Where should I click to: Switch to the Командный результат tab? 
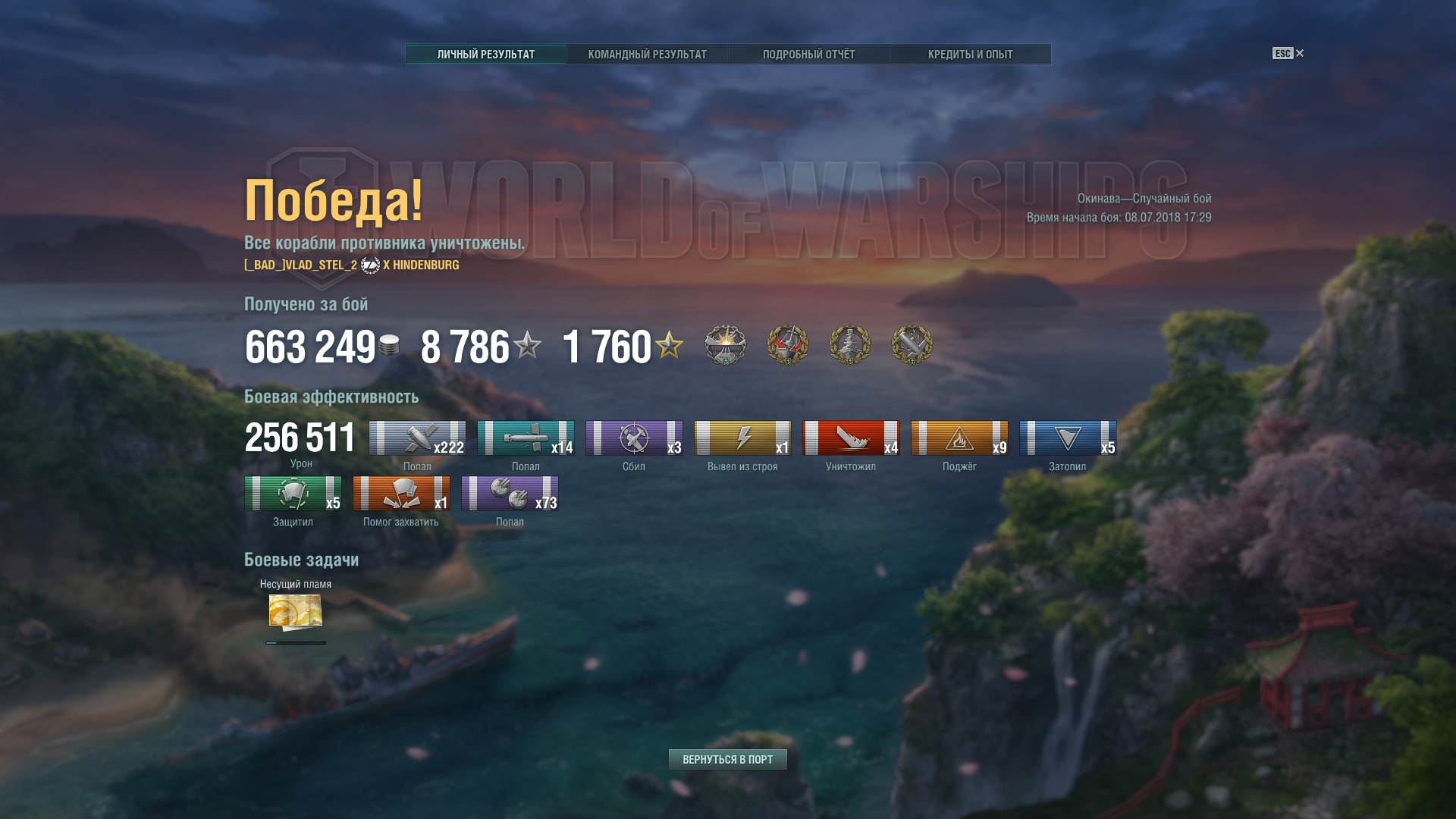point(647,55)
